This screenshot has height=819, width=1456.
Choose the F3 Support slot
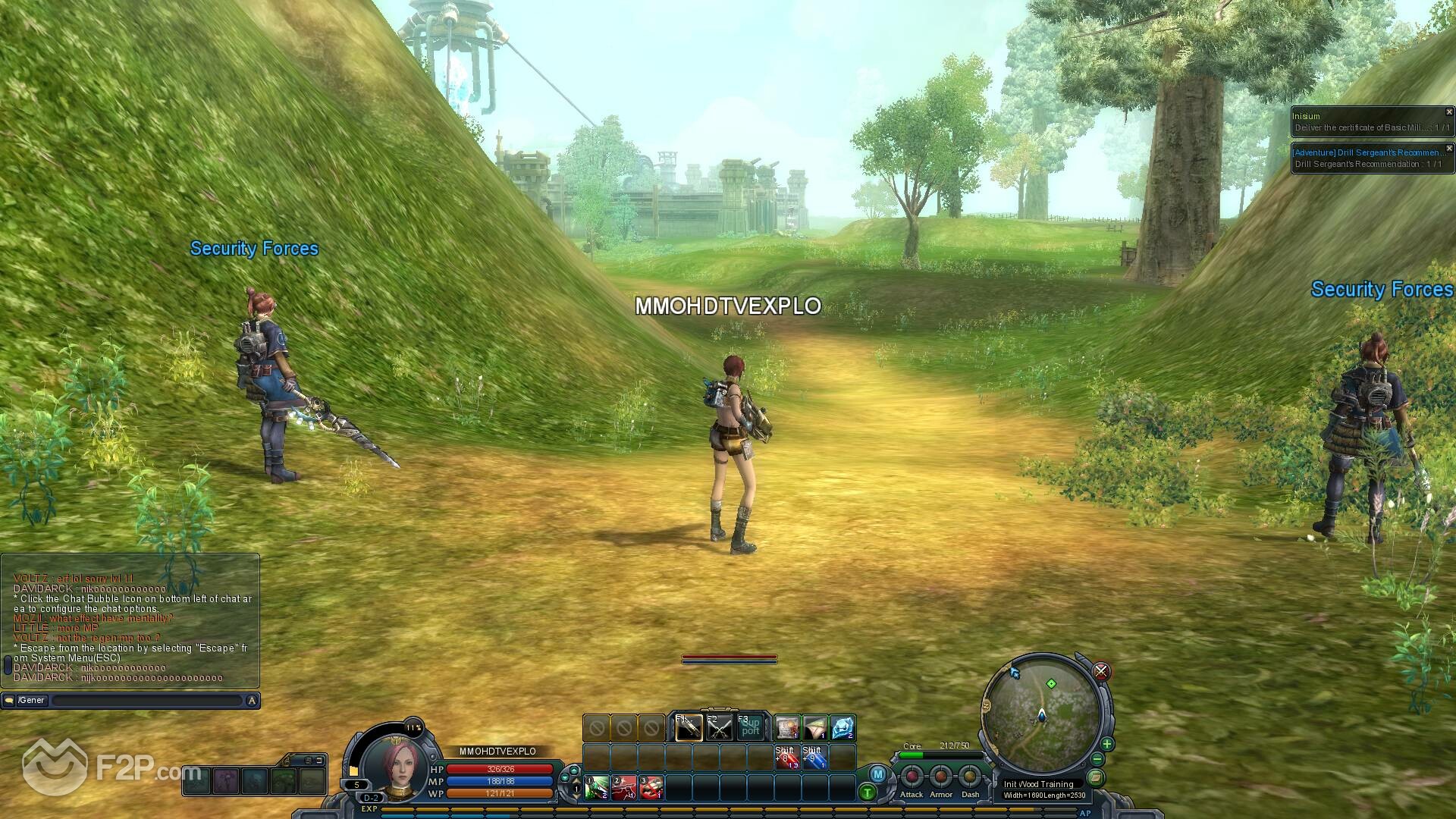(750, 728)
